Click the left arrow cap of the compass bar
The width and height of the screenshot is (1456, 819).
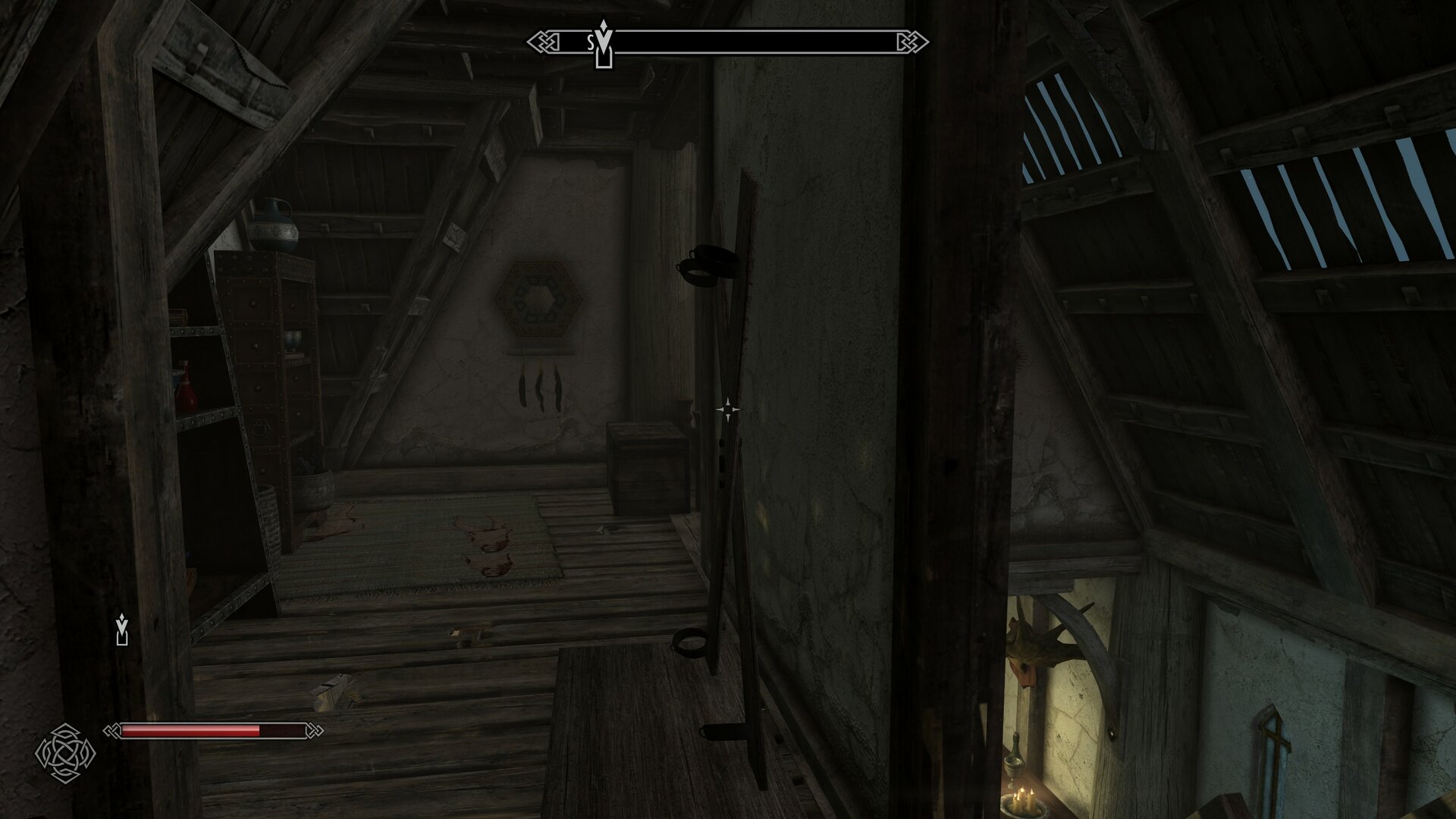[x=544, y=42]
